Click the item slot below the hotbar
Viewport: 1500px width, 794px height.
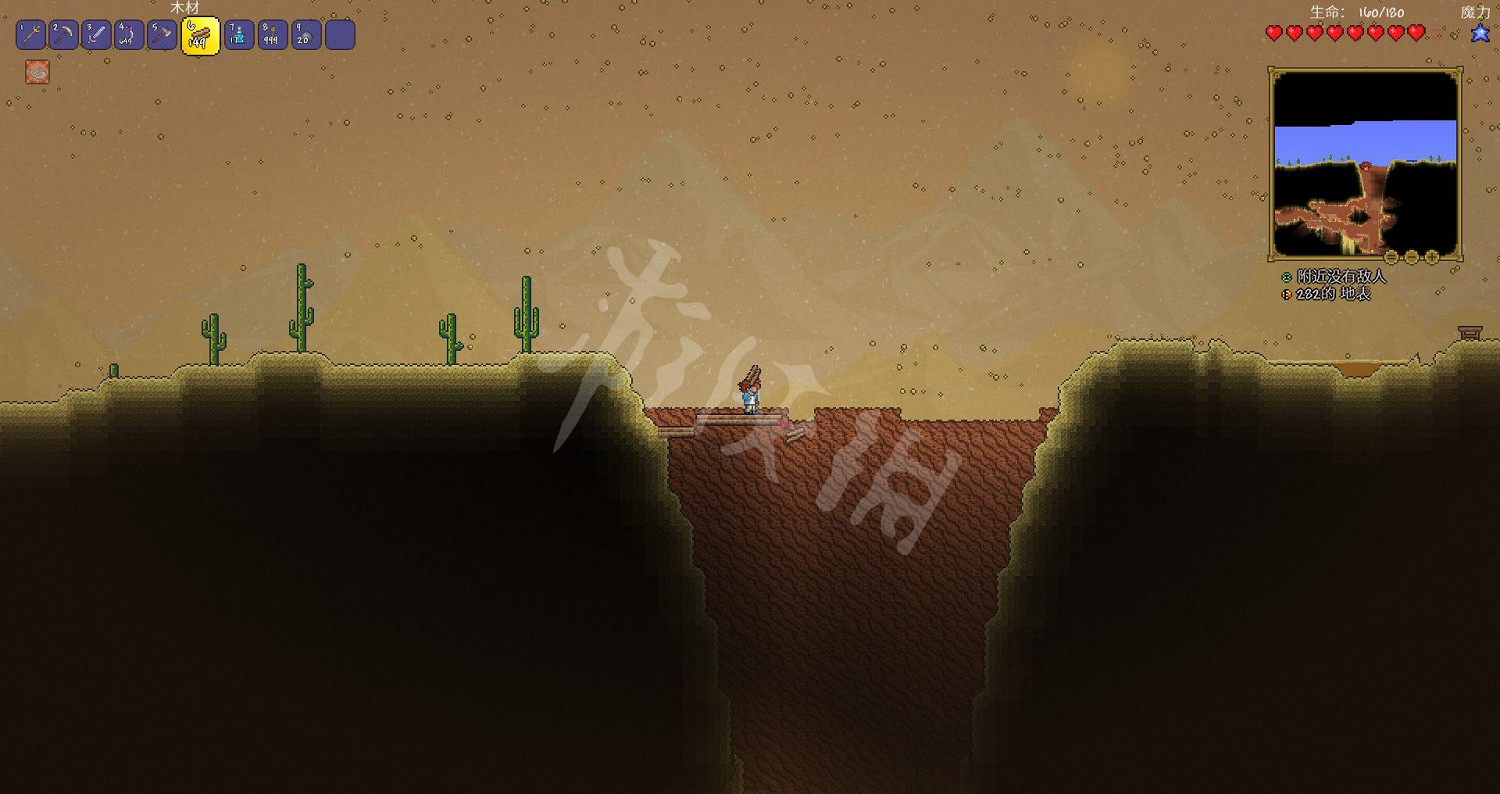point(37,71)
